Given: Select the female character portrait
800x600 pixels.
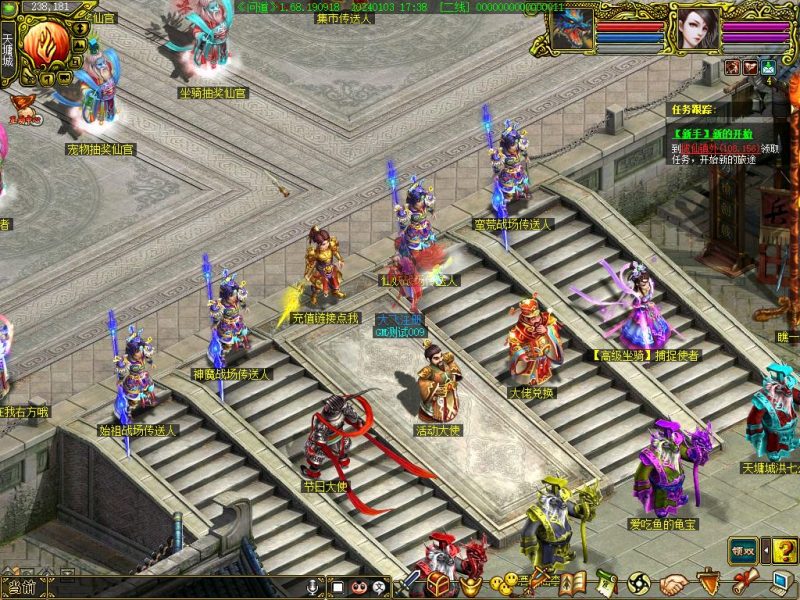Looking at the screenshot, I should [x=694, y=29].
